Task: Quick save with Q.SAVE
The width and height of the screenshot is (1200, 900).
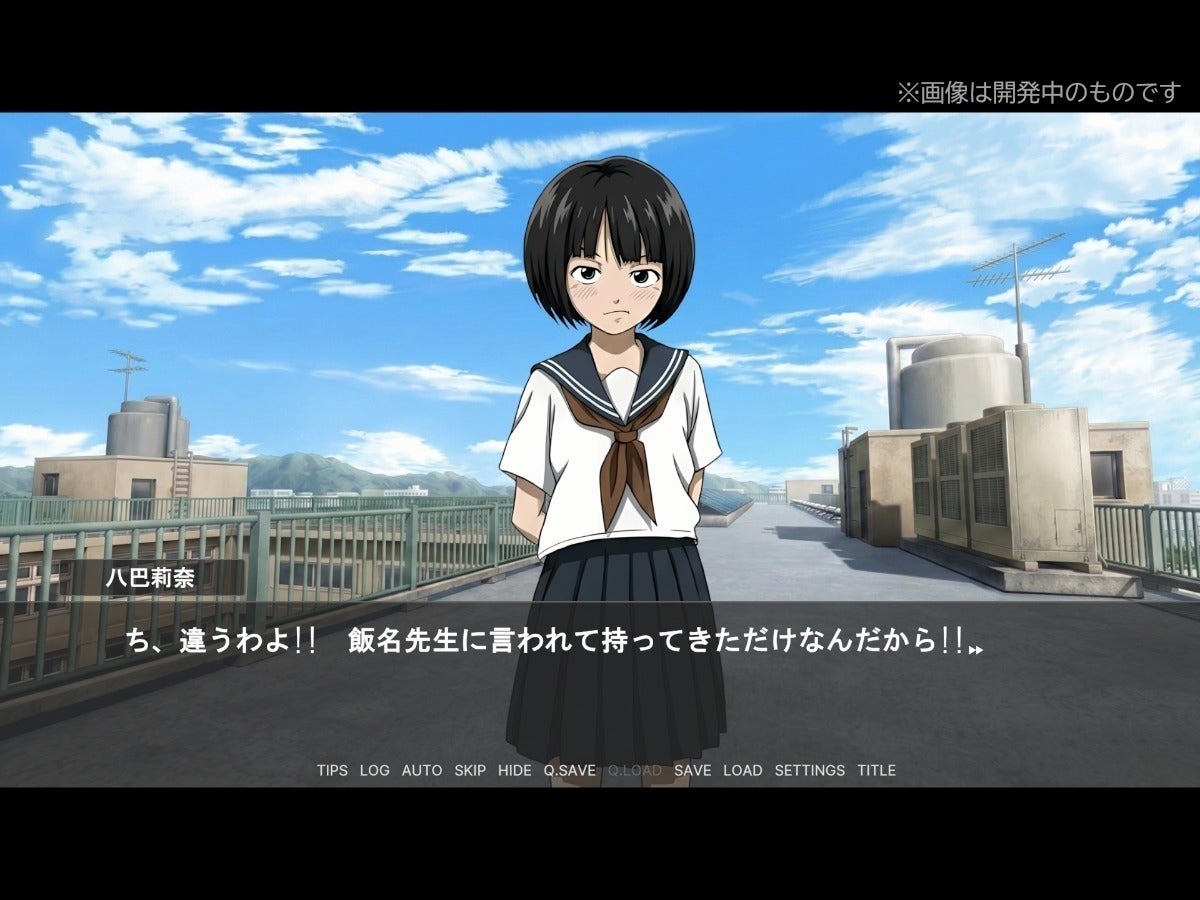Action: (570, 770)
